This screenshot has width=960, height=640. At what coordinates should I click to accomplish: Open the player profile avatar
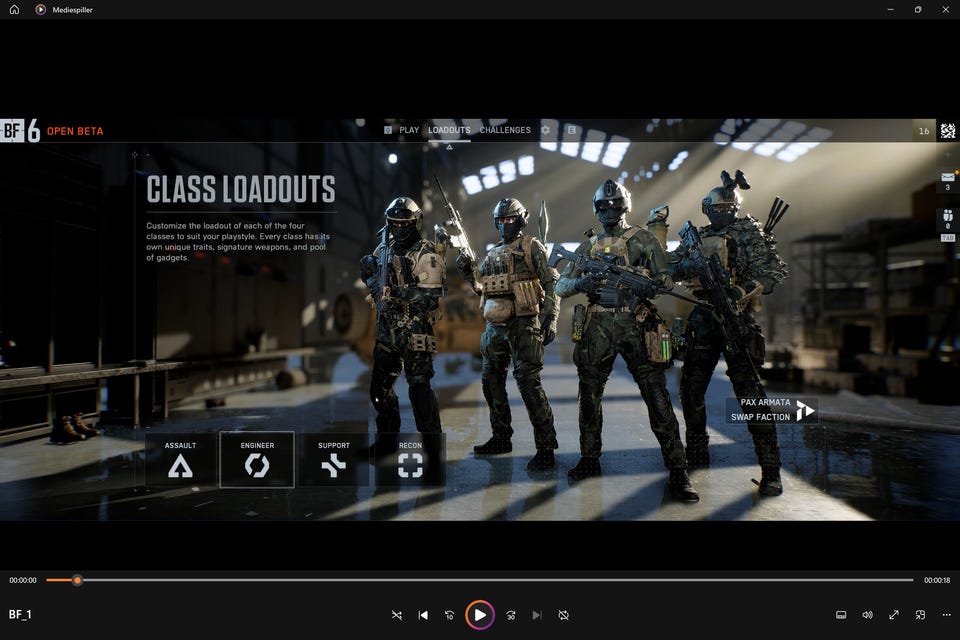coord(947,131)
